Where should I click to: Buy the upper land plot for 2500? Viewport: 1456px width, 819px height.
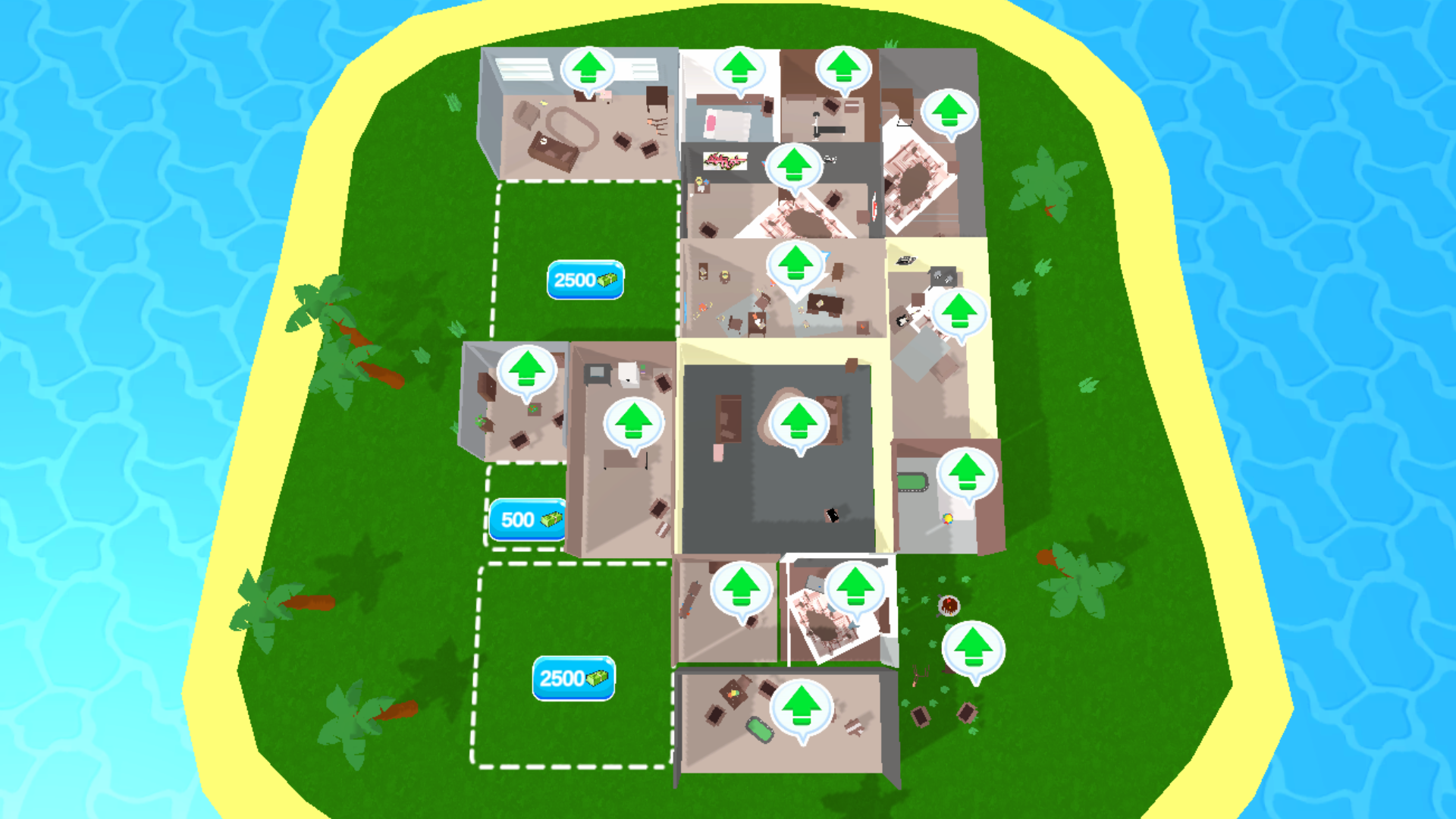(x=585, y=281)
